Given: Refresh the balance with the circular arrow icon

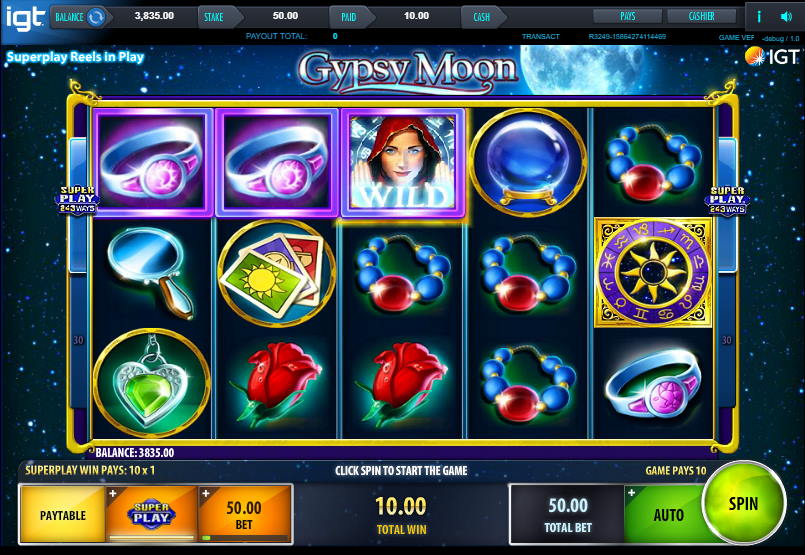Looking at the screenshot, I should tap(96, 16).
